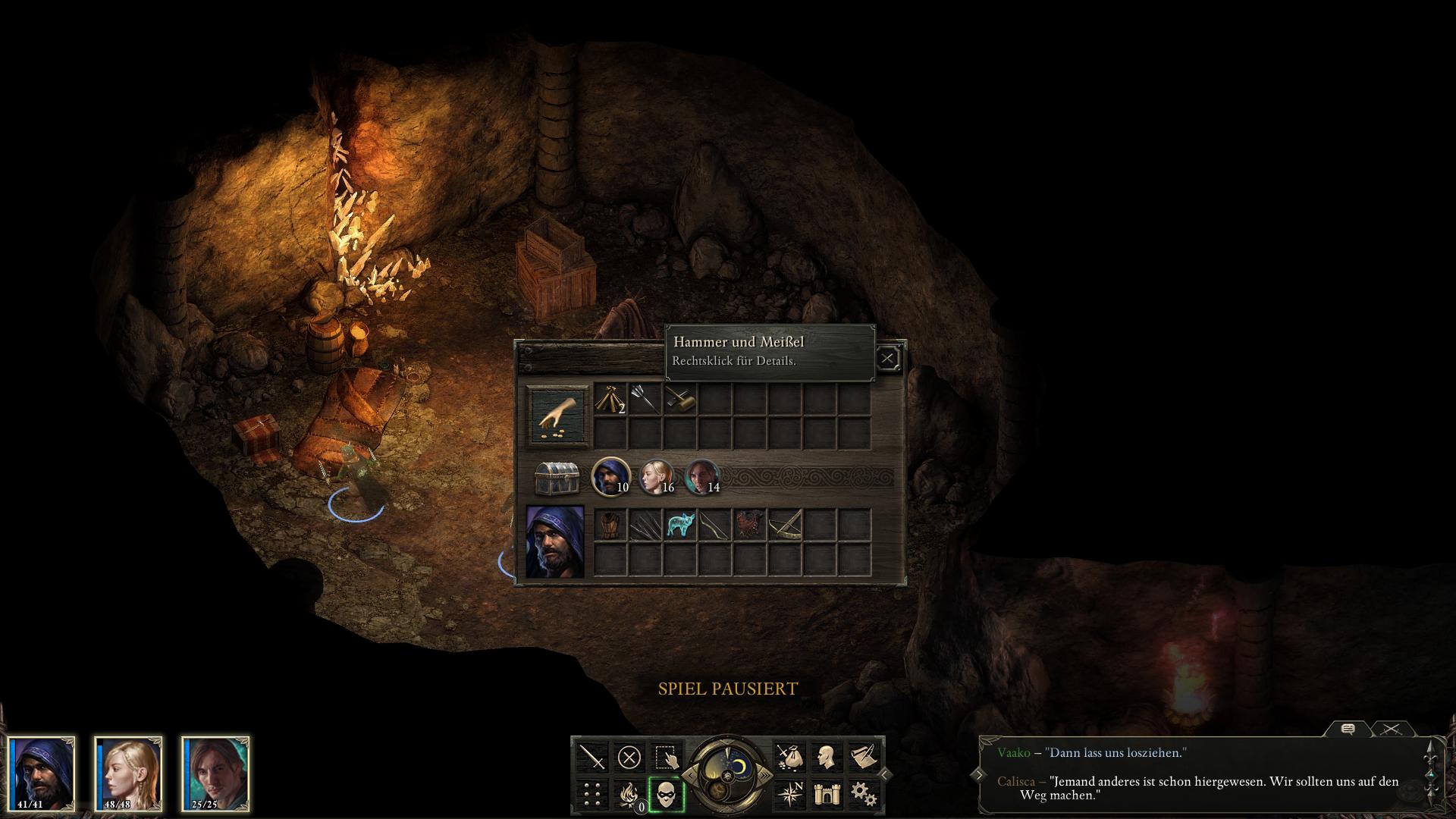Open the stronghold screen with the castle icon

(x=826, y=794)
